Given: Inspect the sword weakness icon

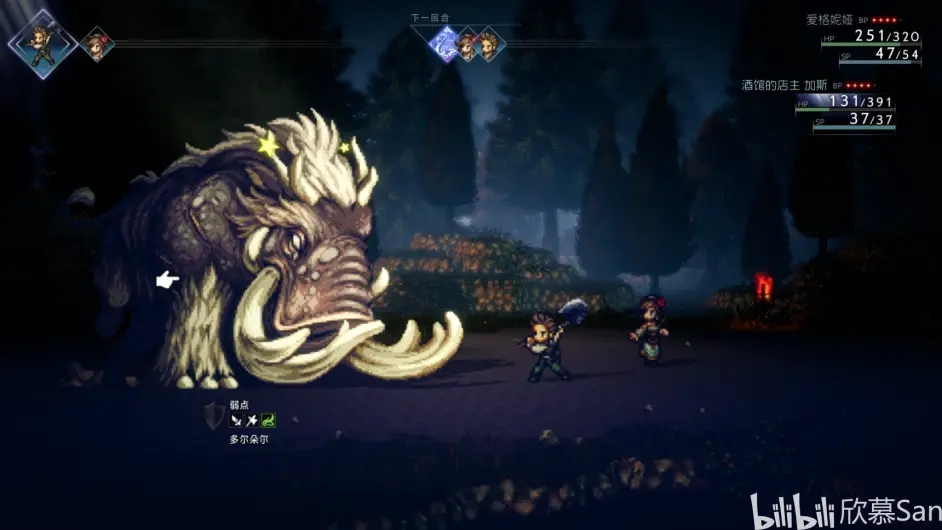Looking at the screenshot, I should point(236,420).
